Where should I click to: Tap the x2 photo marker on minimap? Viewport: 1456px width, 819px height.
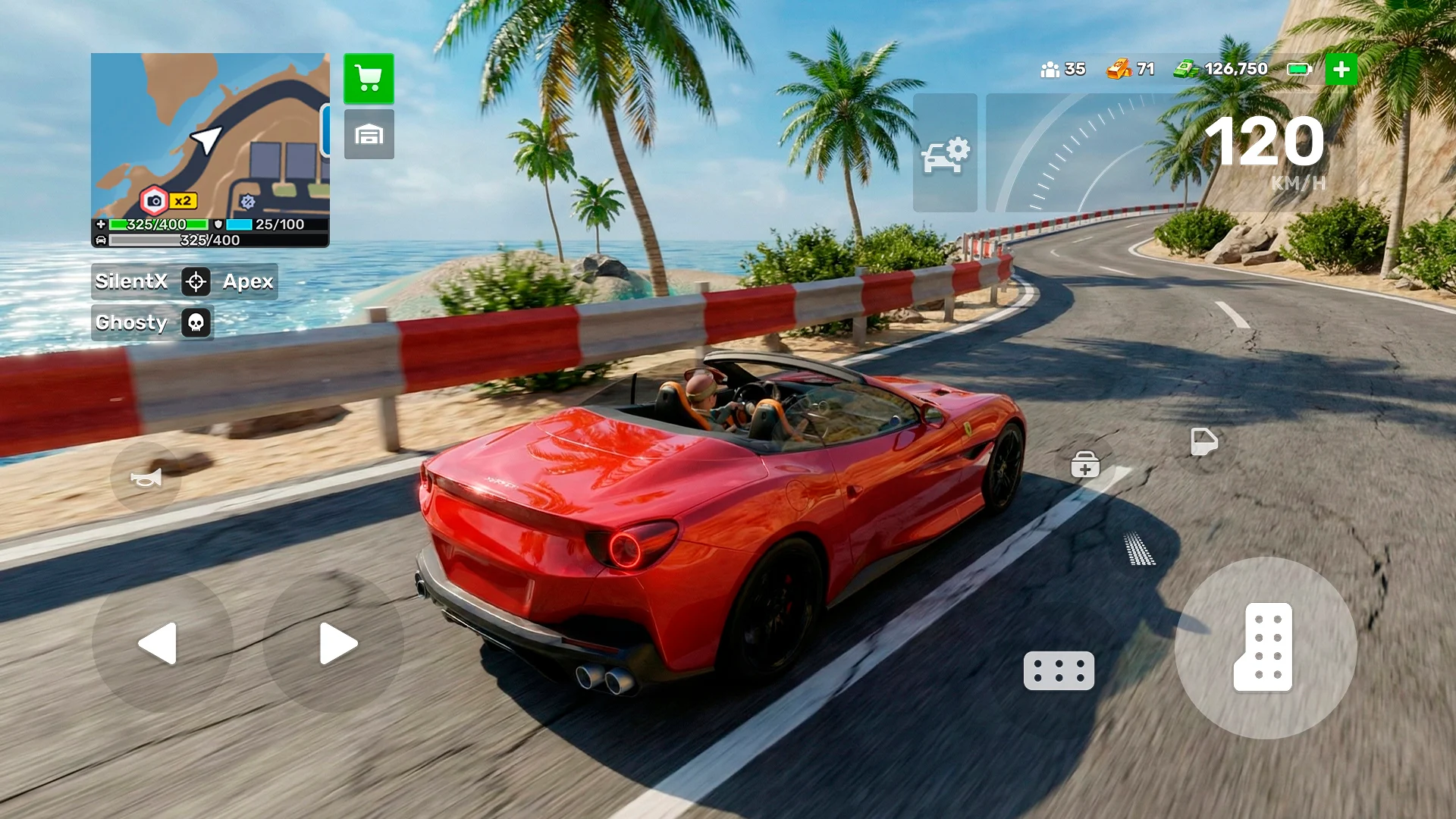pos(168,199)
